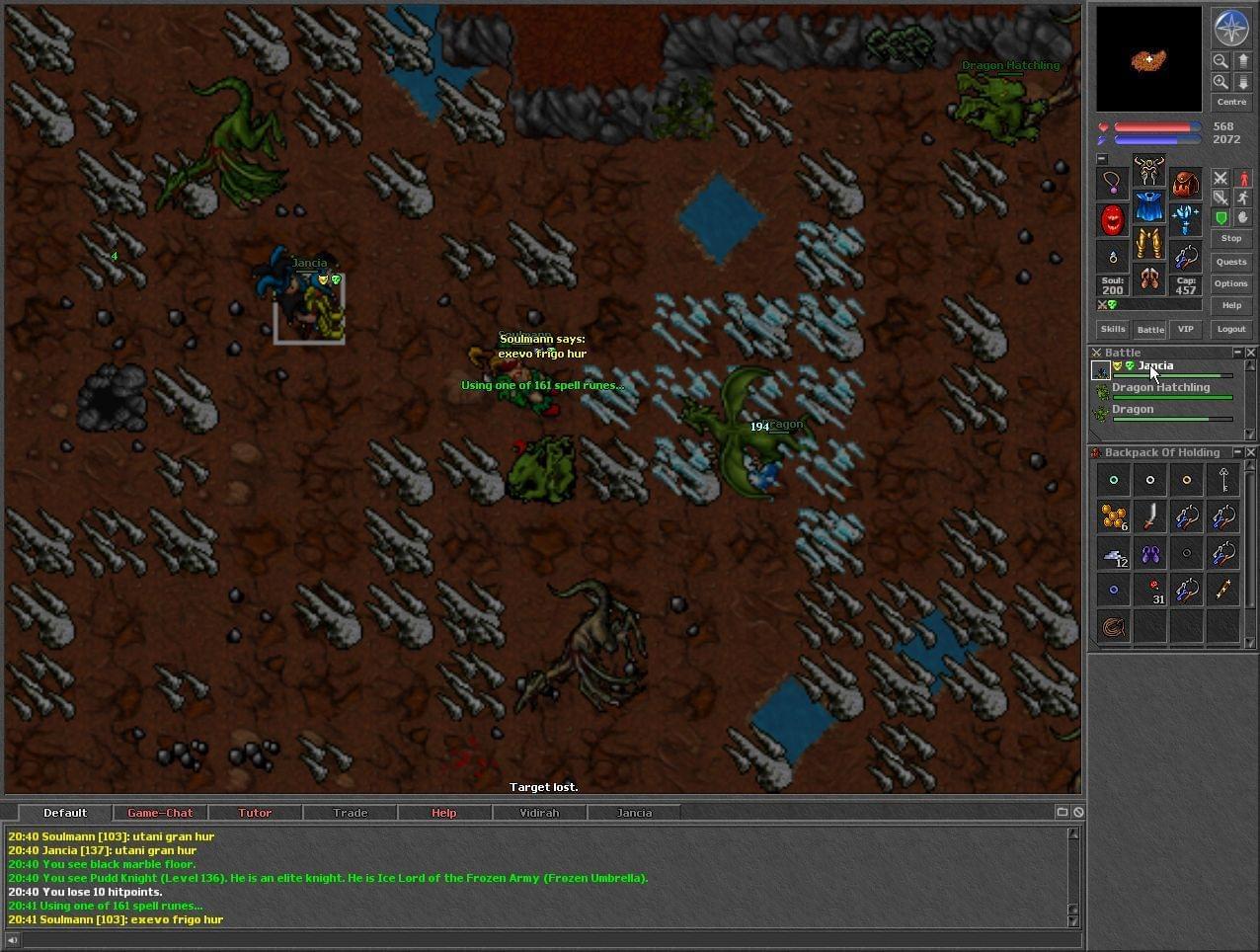
Task: Click the Logout button
Action: (x=1231, y=329)
